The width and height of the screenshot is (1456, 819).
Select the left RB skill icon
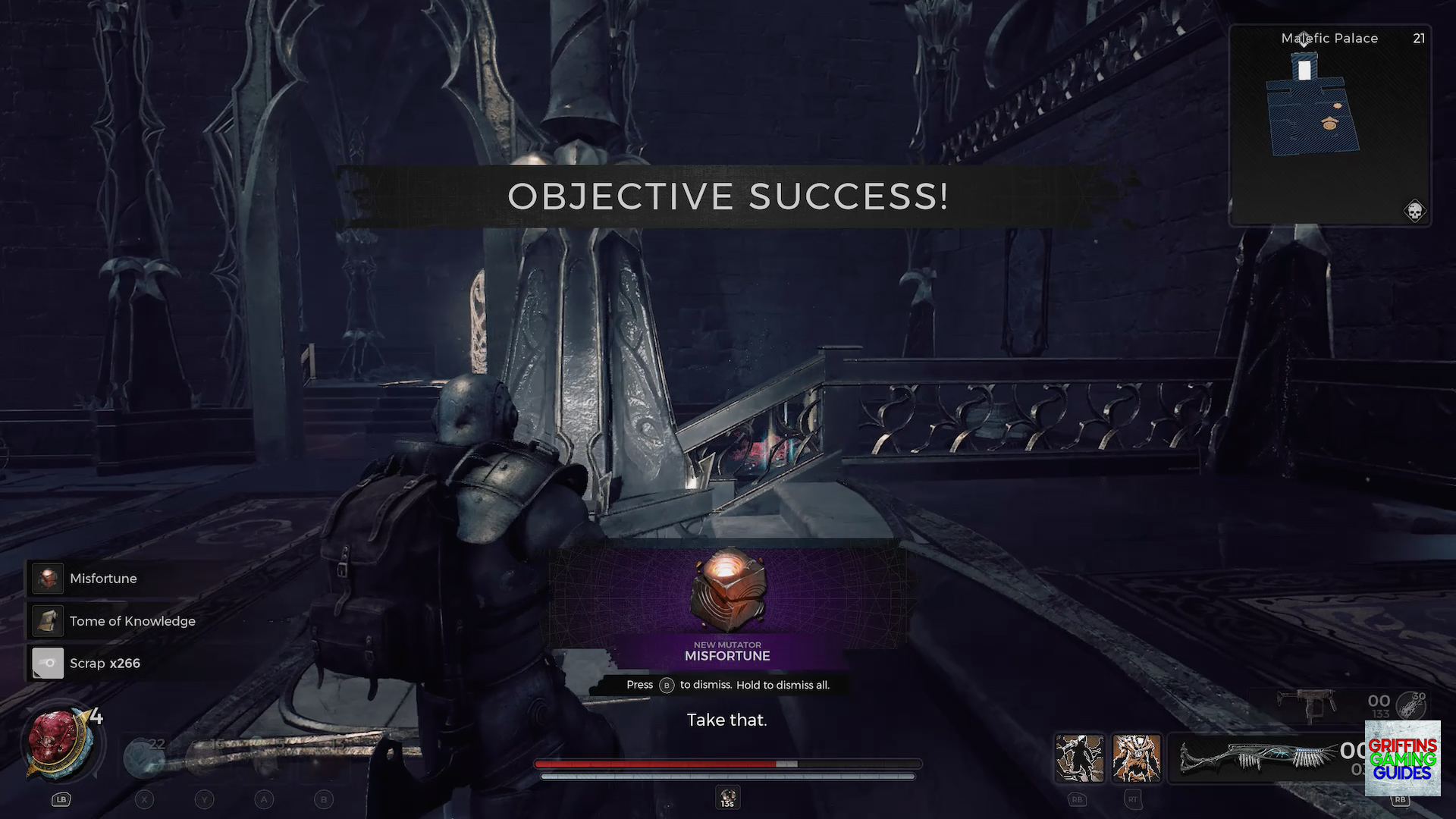tap(1079, 756)
